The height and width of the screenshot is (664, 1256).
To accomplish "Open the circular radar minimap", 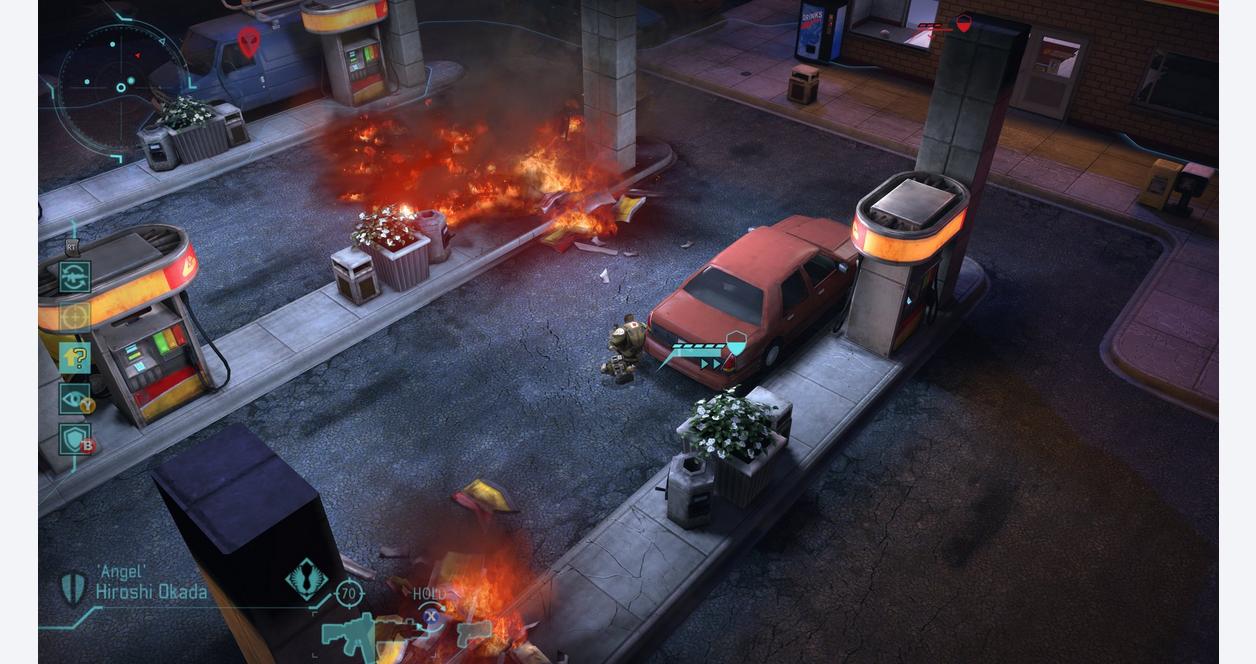I will point(120,86).
